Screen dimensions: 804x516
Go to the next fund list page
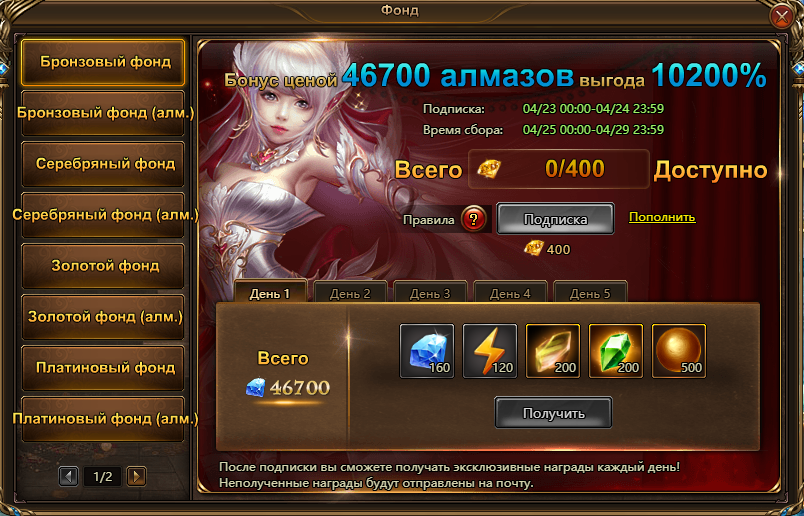tap(137, 476)
